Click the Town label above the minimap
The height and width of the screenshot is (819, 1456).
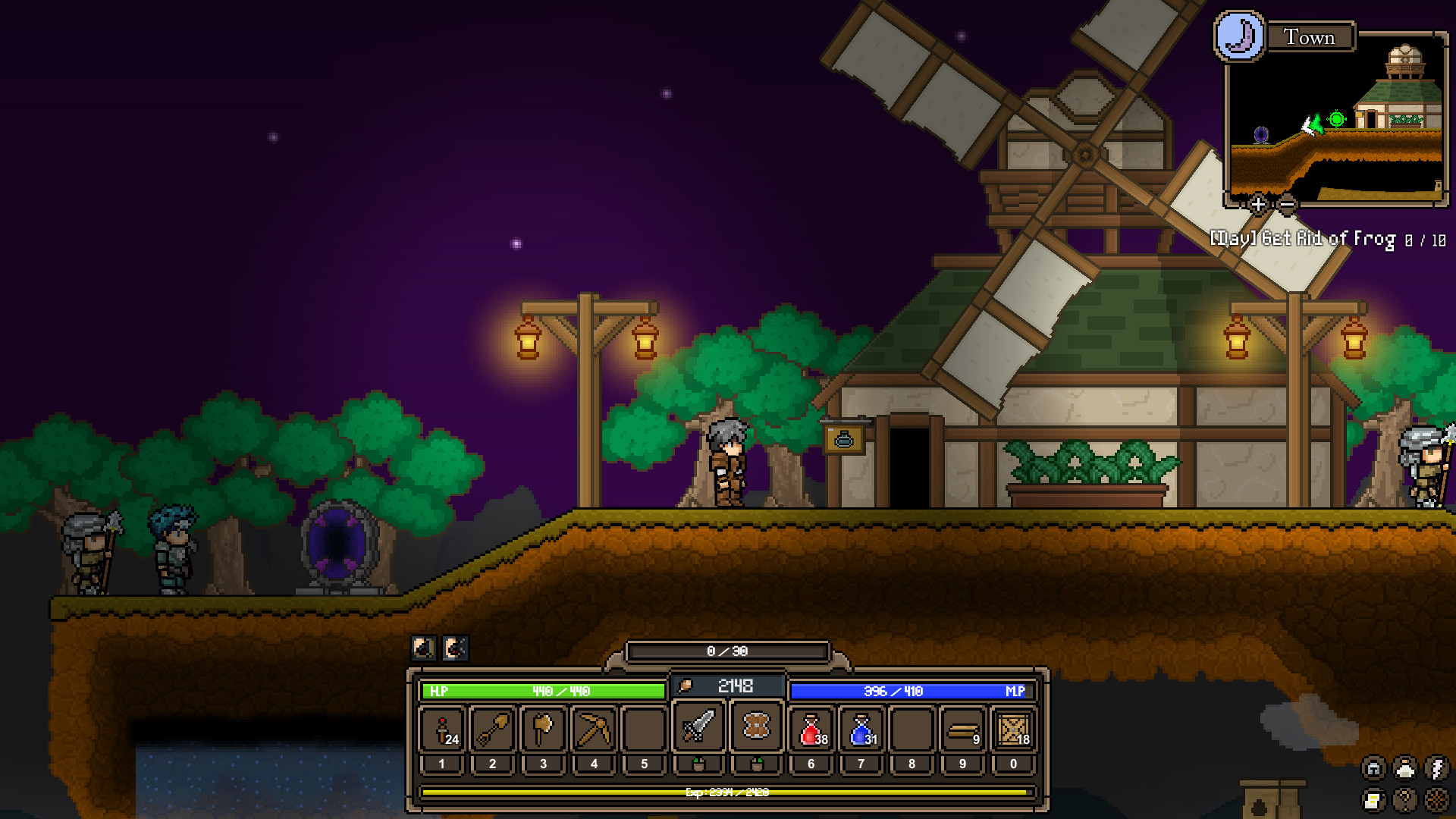[x=1309, y=37]
